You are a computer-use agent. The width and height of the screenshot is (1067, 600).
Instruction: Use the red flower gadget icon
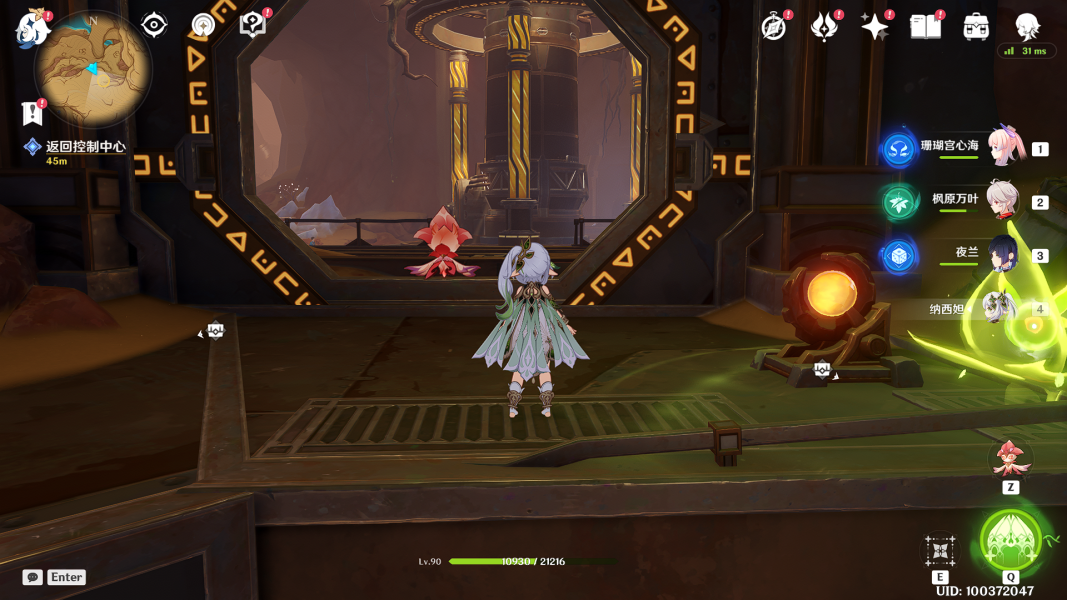click(1010, 459)
